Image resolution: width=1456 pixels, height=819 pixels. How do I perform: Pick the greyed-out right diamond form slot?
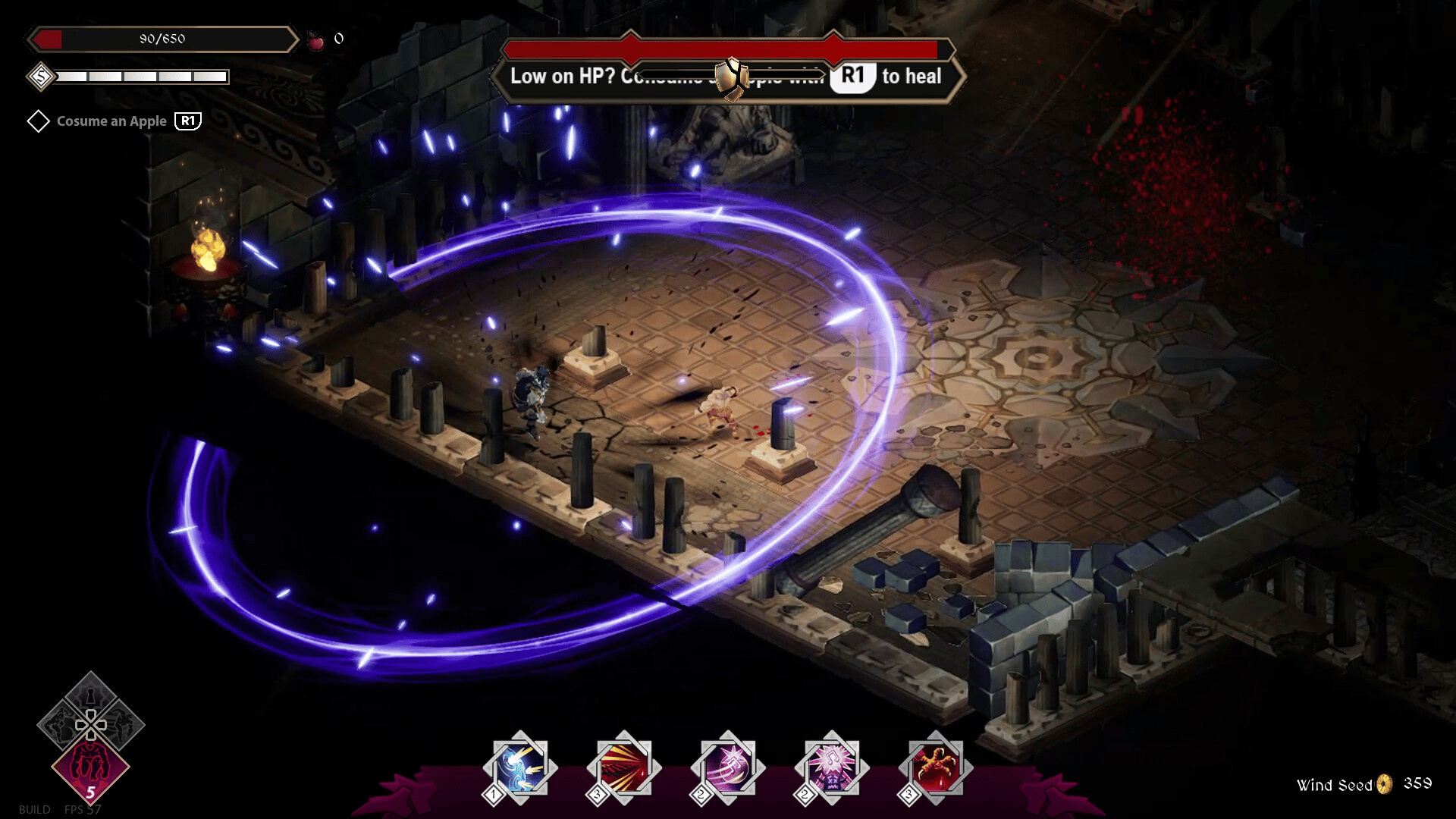122,725
